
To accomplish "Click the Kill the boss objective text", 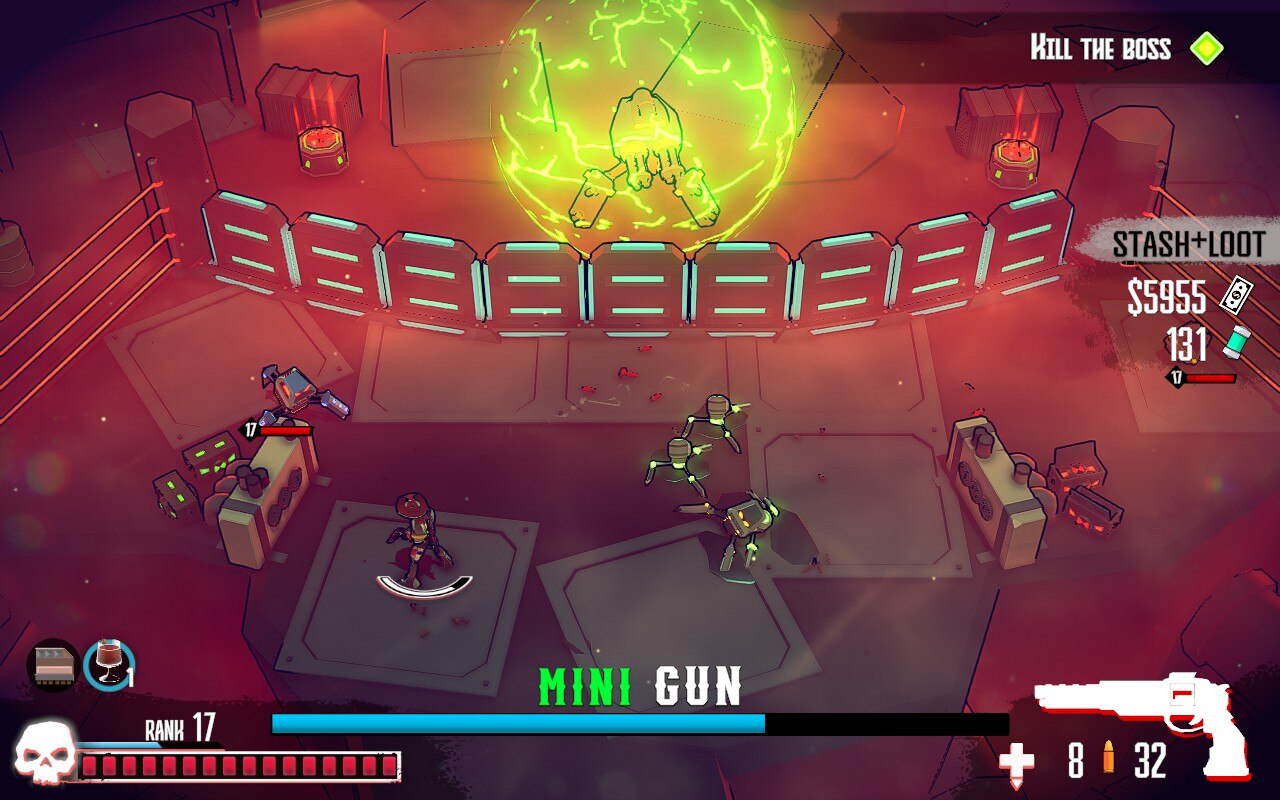I will pos(1098,47).
